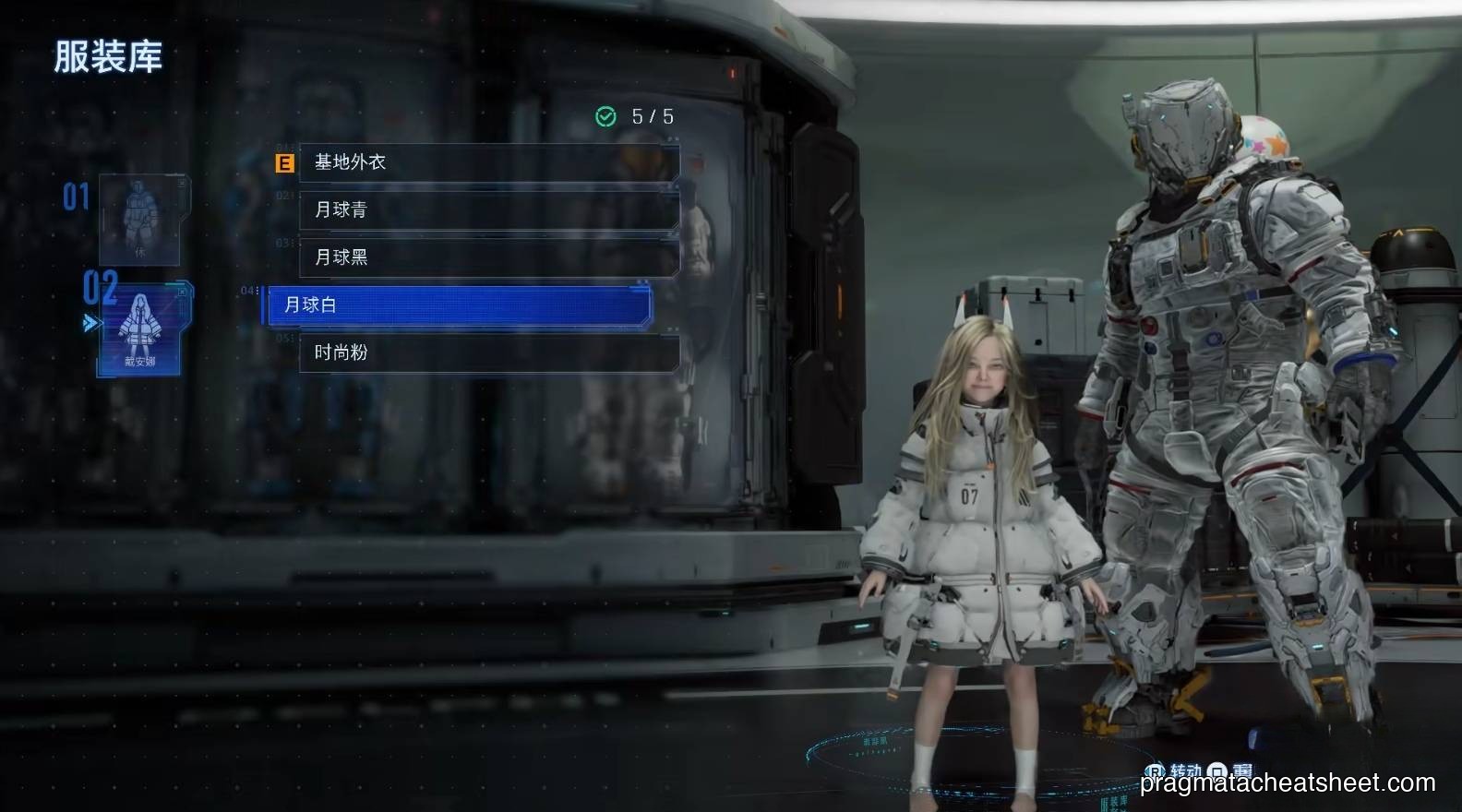Click the orange E equipped badge icon
1462x812 pixels.
pos(283,162)
